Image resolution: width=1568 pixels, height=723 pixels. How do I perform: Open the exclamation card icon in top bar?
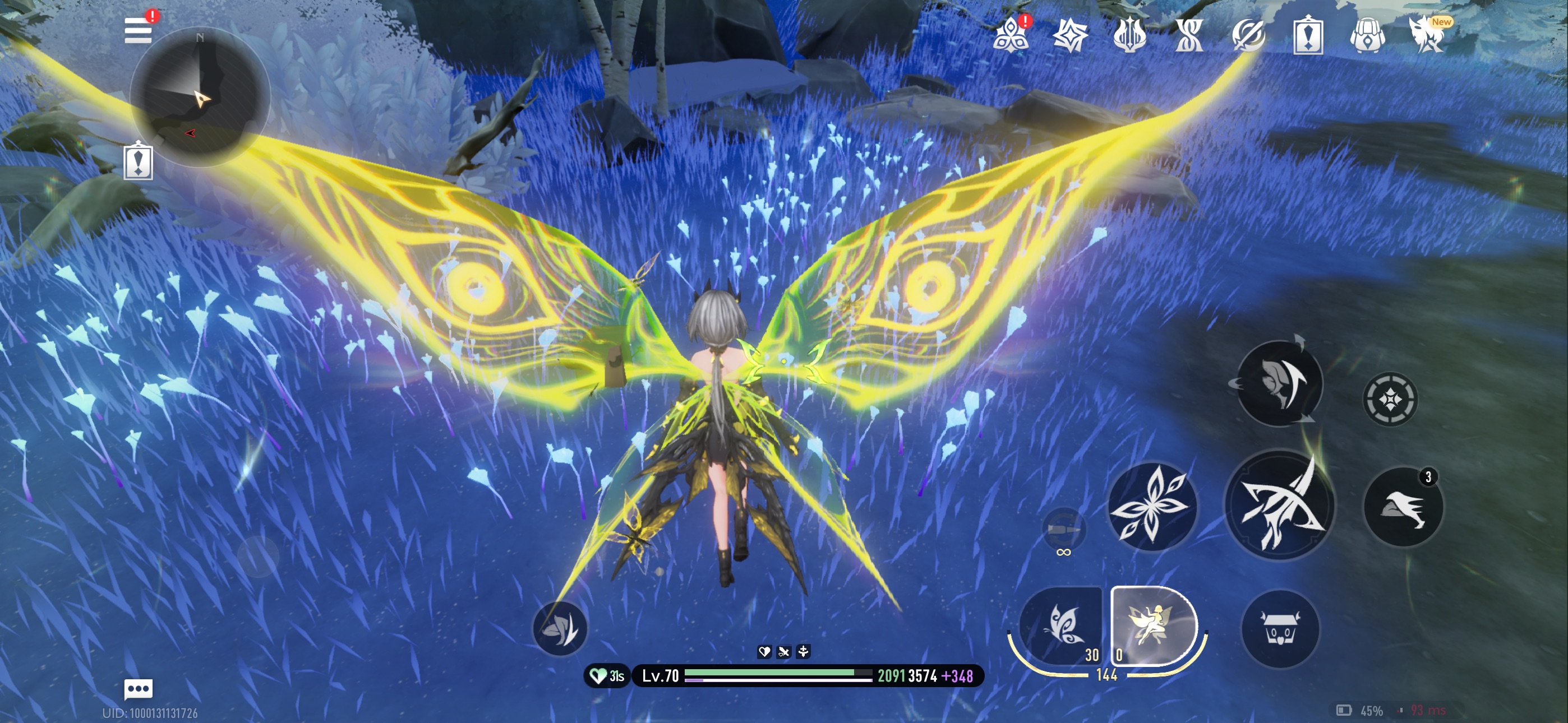coord(1307,36)
